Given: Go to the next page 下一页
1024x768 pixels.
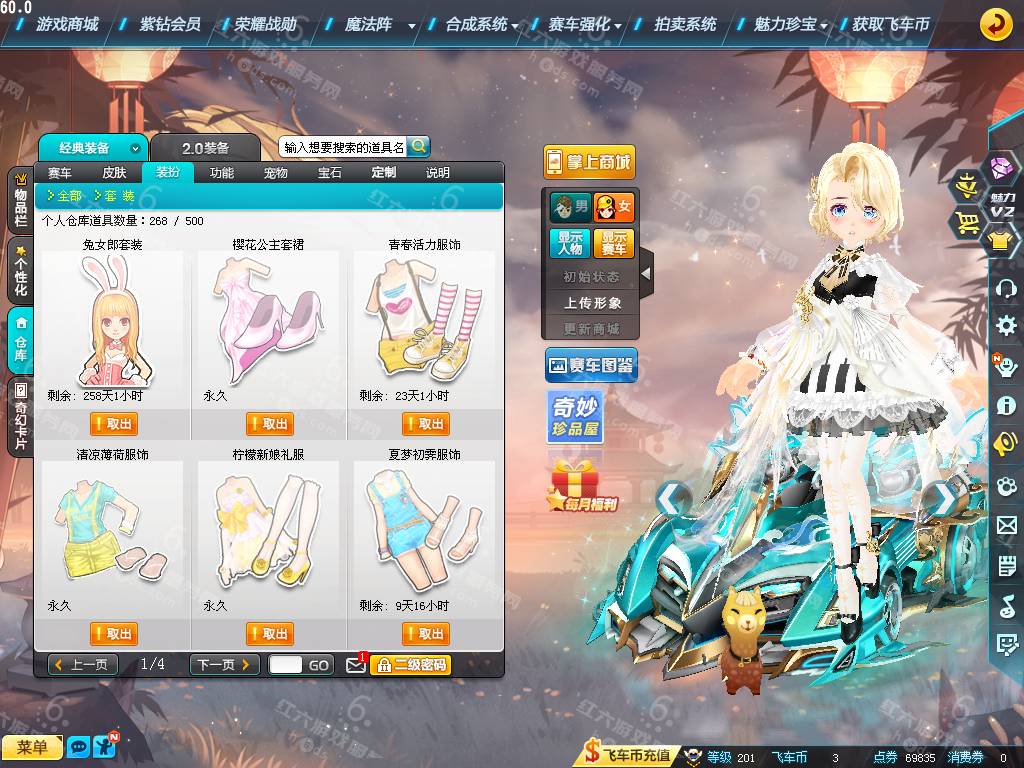Looking at the screenshot, I should click(x=224, y=664).
